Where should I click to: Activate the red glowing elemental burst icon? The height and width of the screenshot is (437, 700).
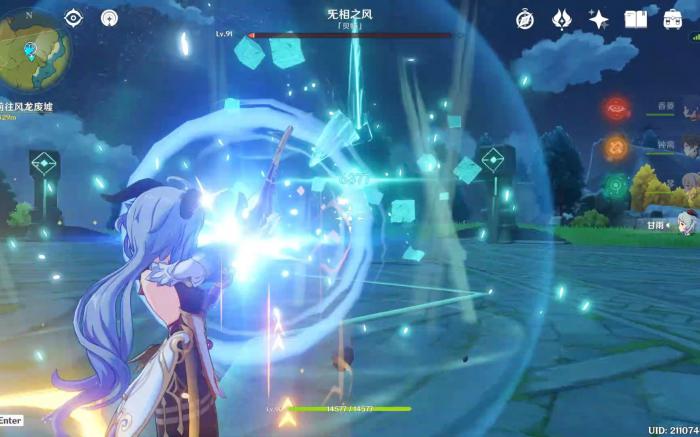[x=616, y=107]
